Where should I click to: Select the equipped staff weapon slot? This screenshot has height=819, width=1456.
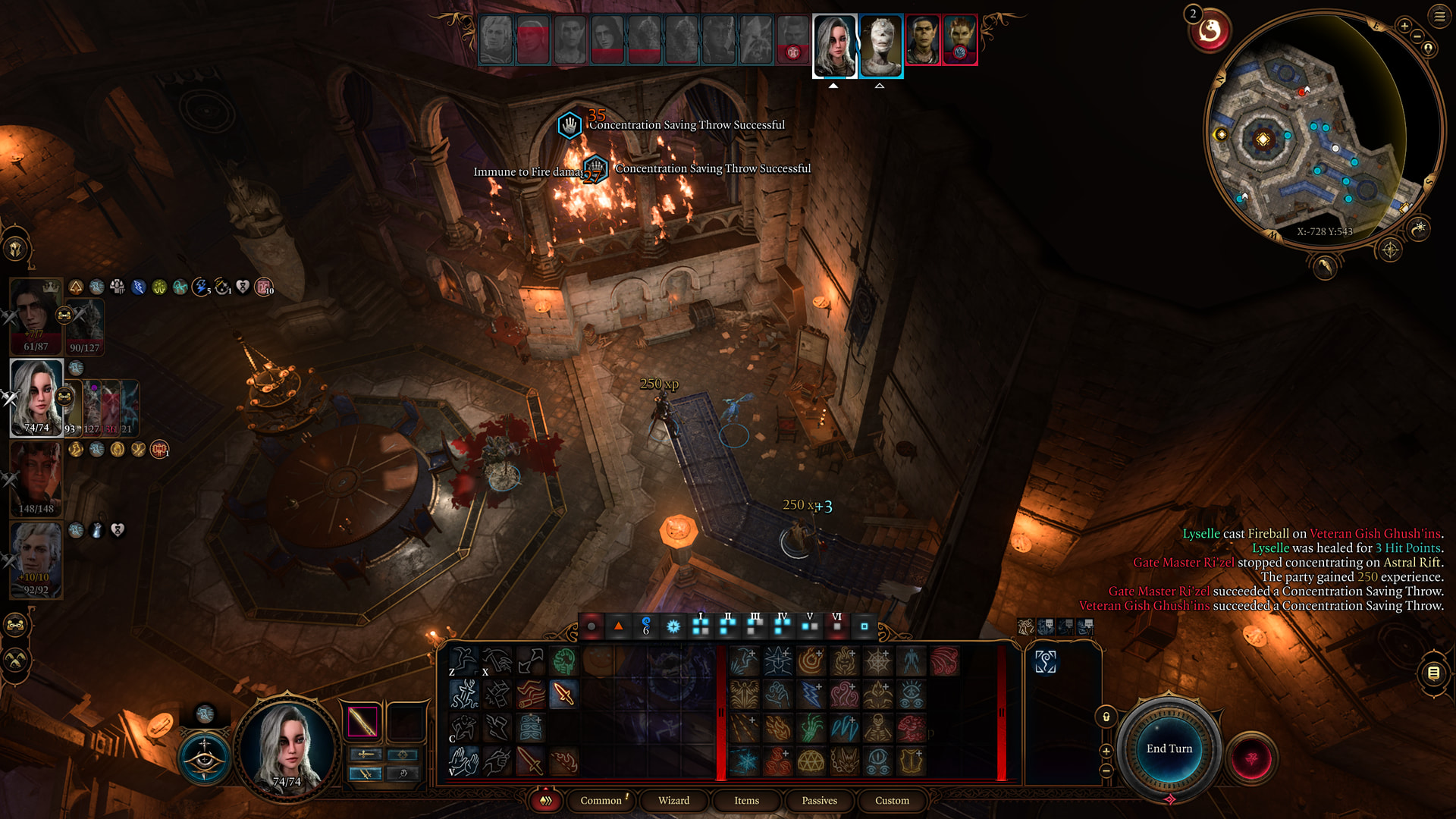[x=362, y=721]
